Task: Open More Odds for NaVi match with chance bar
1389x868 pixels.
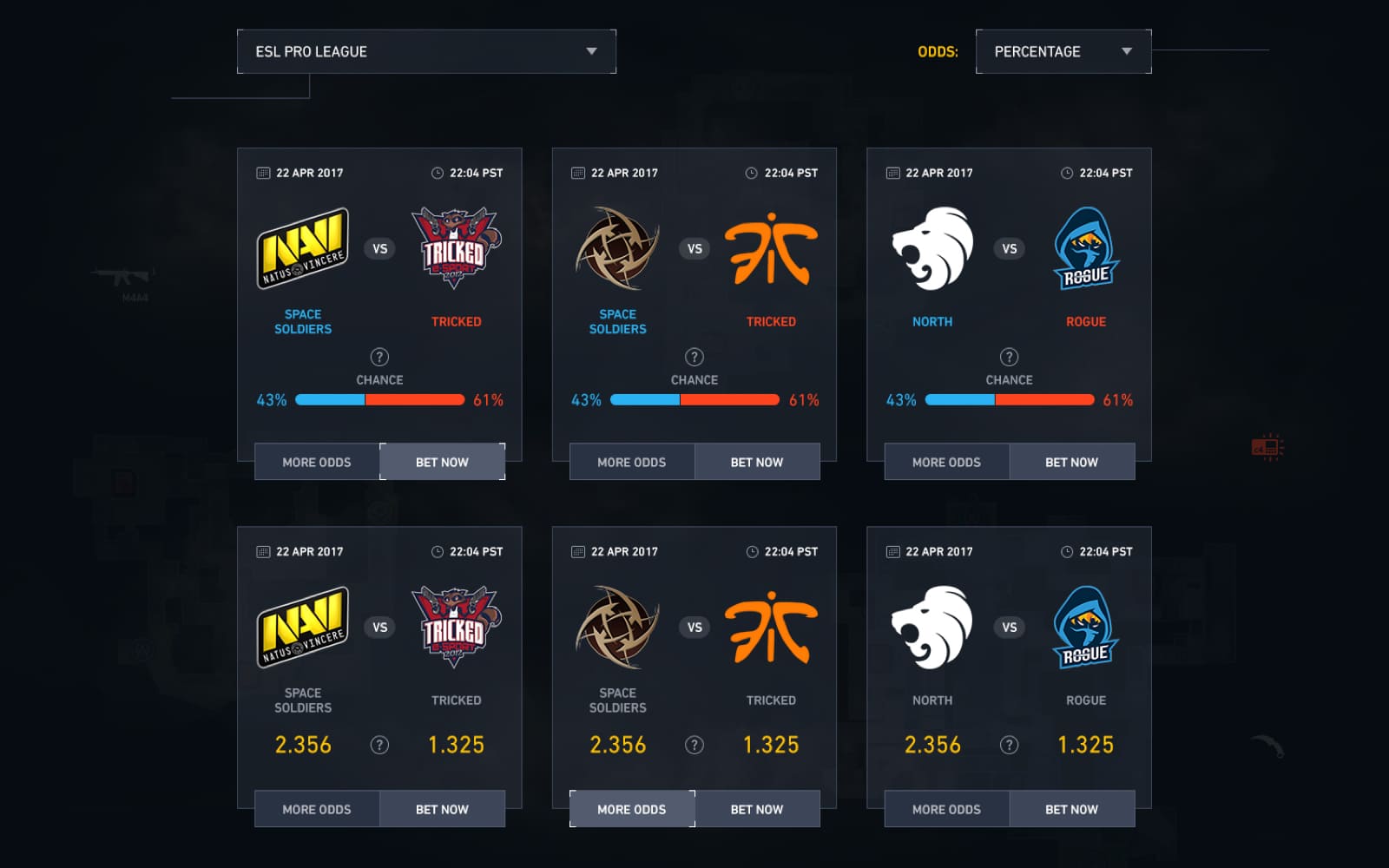Action: pyautogui.click(x=317, y=462)
